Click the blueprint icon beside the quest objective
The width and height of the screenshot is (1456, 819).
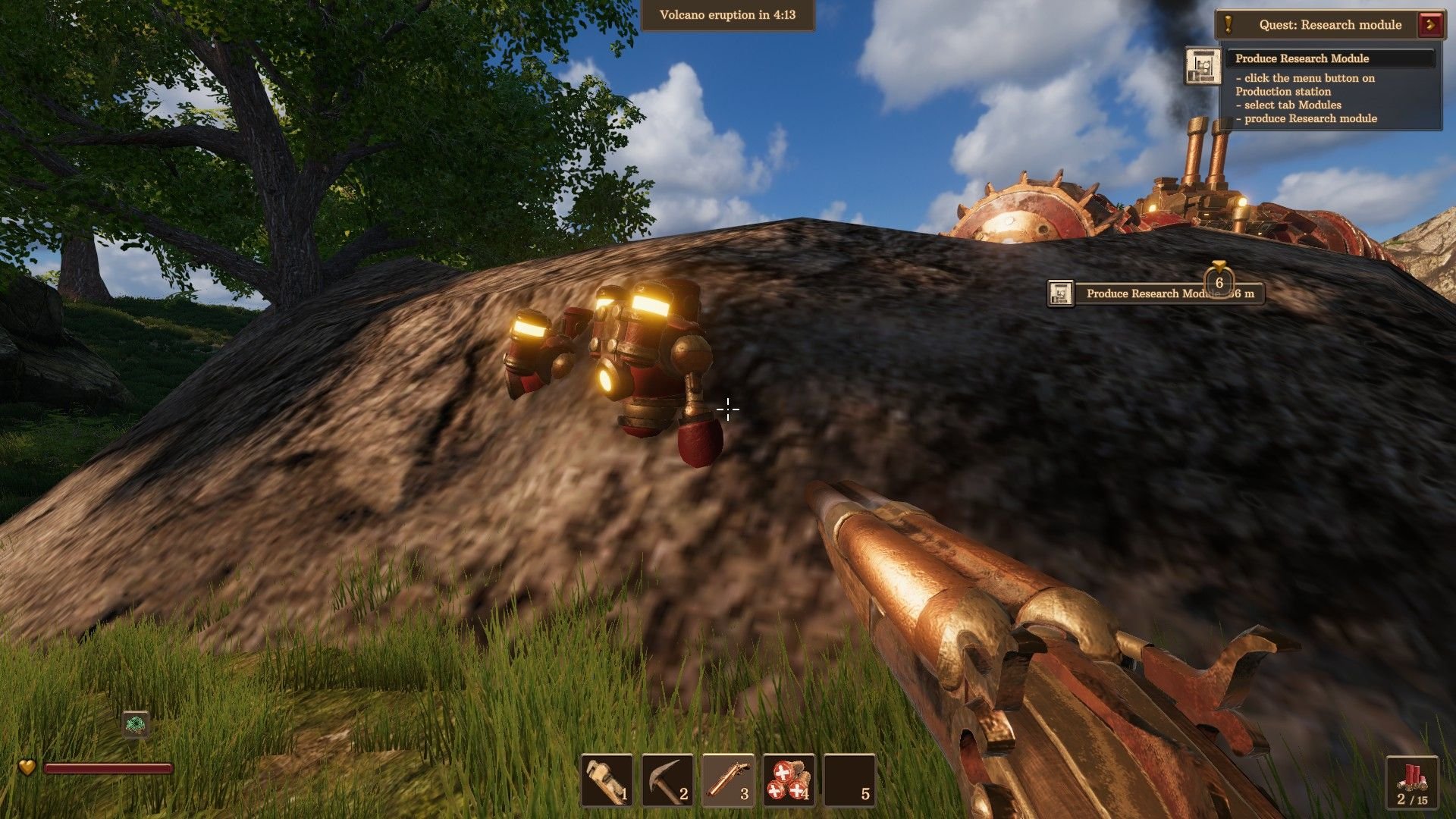(1203, 66)
